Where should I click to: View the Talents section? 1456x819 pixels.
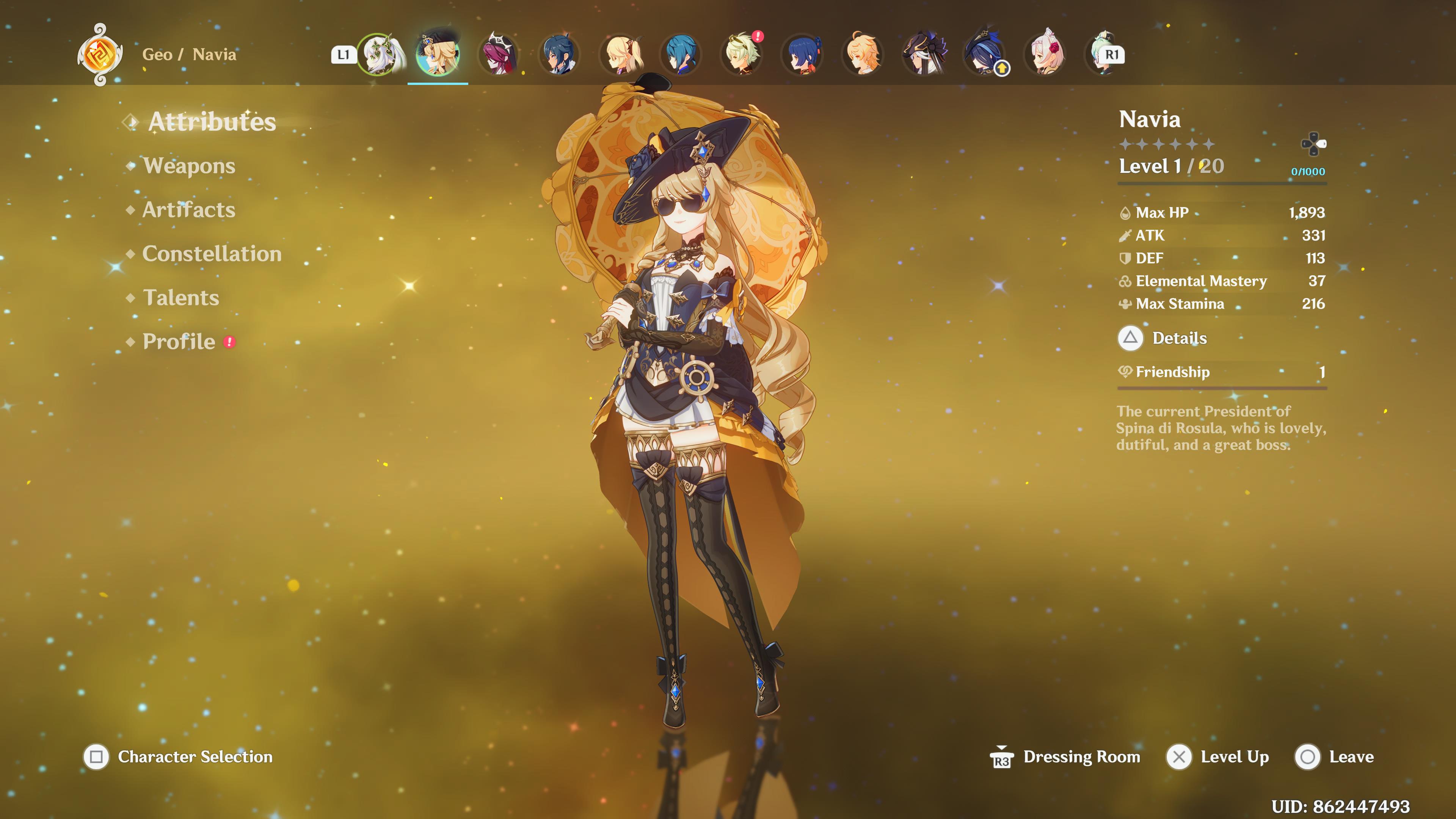pyautogui.click(x=181, y=298)
